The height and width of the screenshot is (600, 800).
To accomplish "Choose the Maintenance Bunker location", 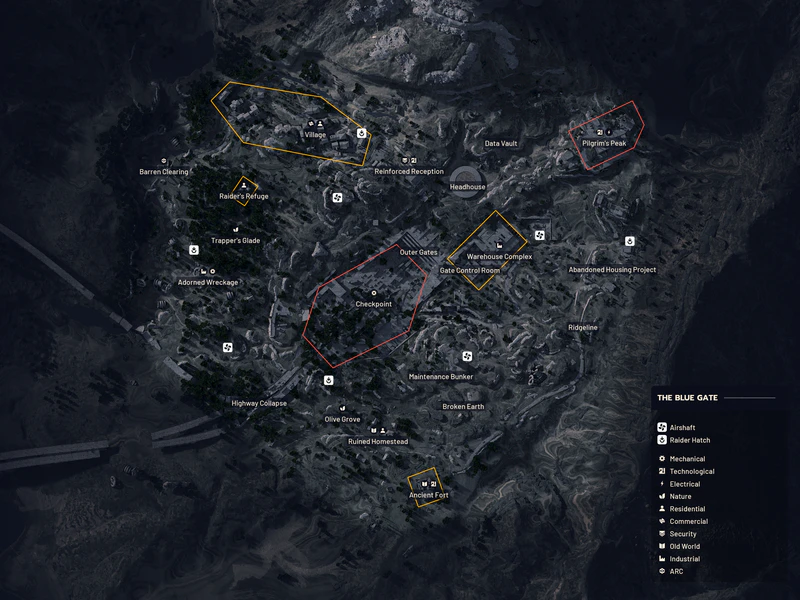I will 441,377.
